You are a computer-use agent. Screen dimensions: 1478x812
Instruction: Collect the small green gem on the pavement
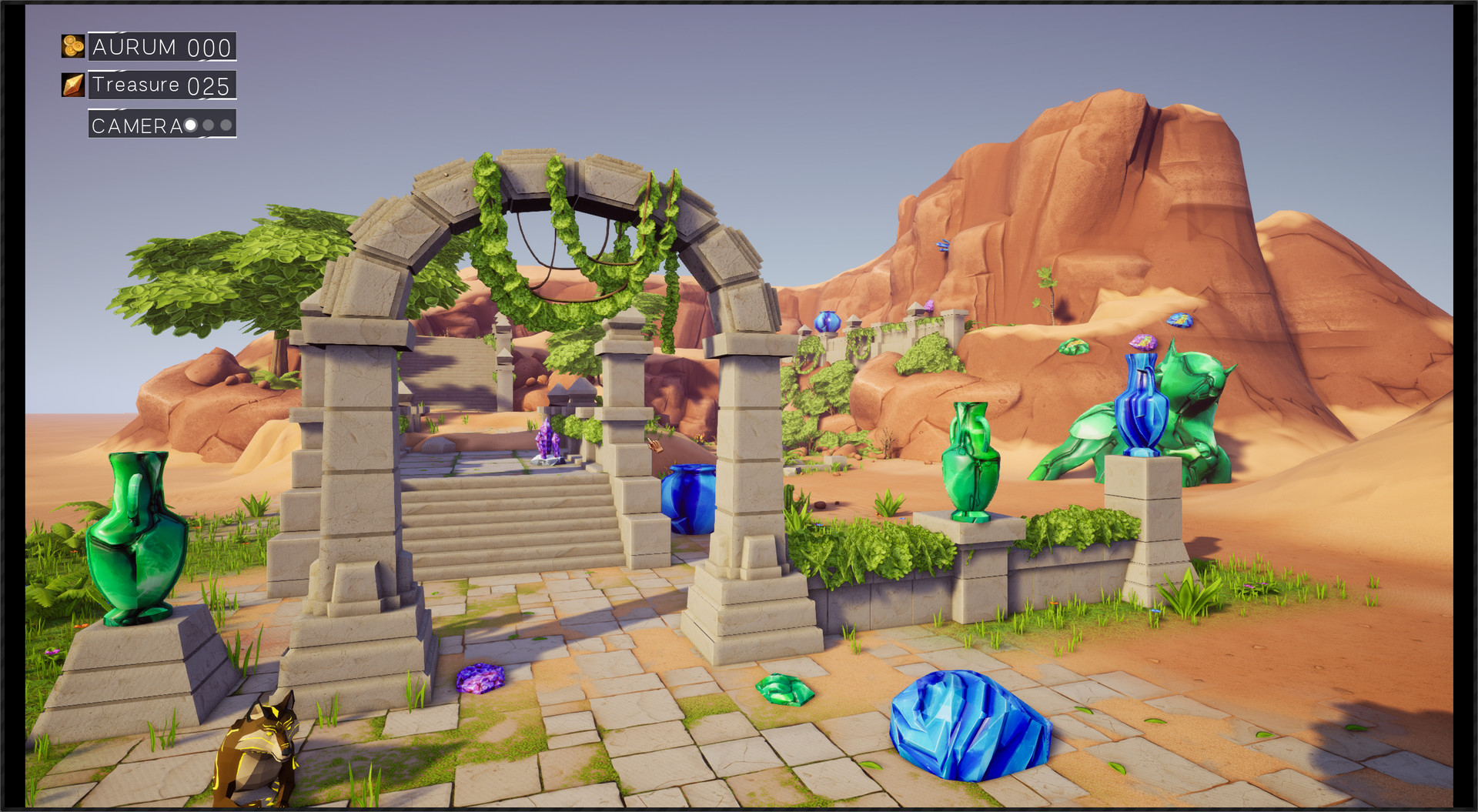784,691
